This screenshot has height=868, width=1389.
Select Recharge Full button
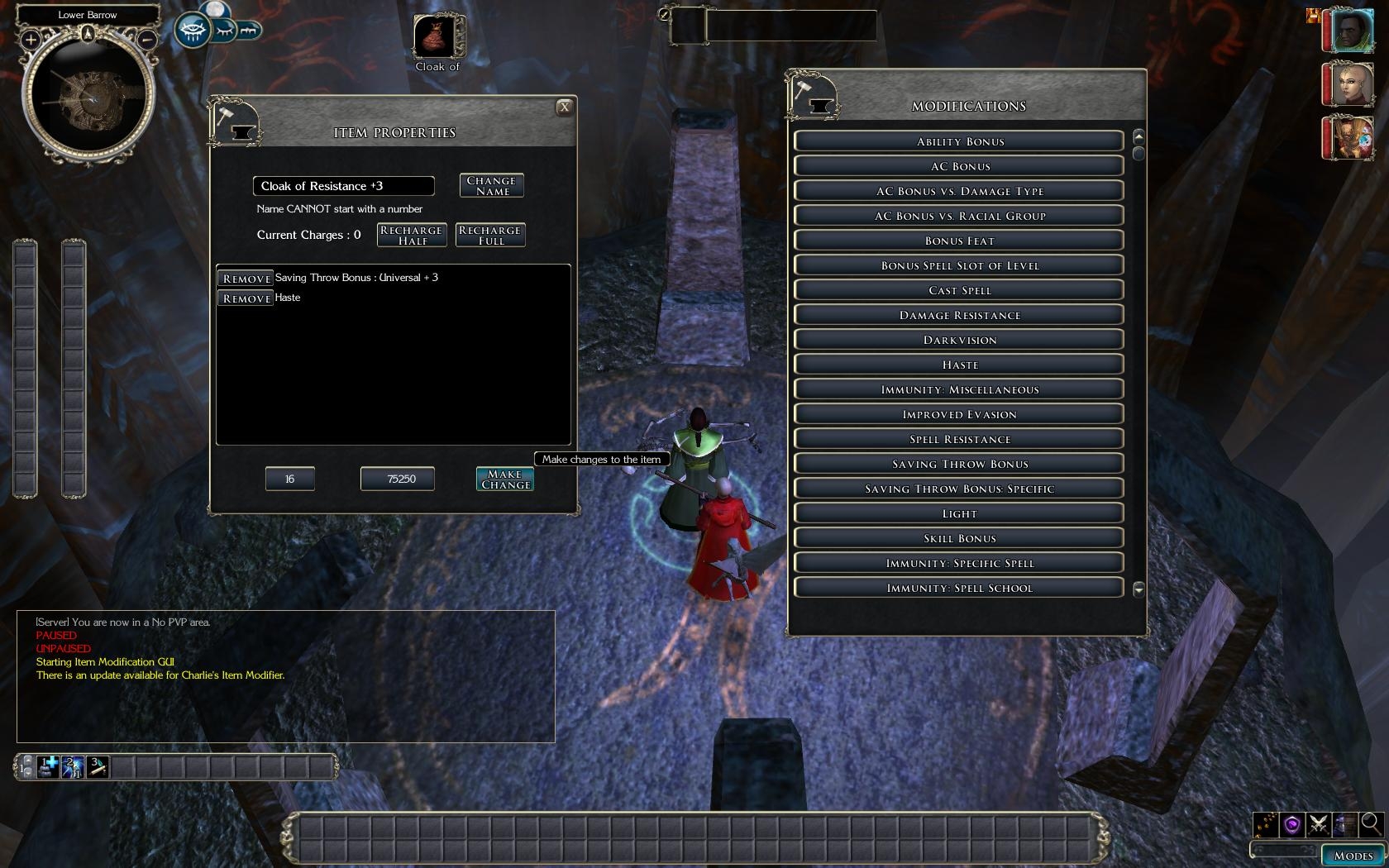point(490,235)
